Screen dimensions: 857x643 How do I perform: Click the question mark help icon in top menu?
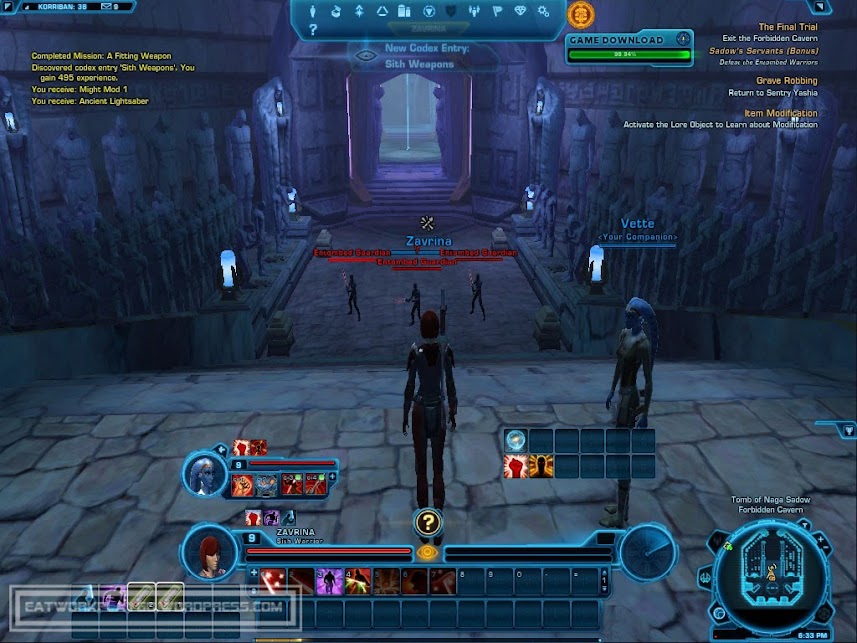tap(312, 30)
